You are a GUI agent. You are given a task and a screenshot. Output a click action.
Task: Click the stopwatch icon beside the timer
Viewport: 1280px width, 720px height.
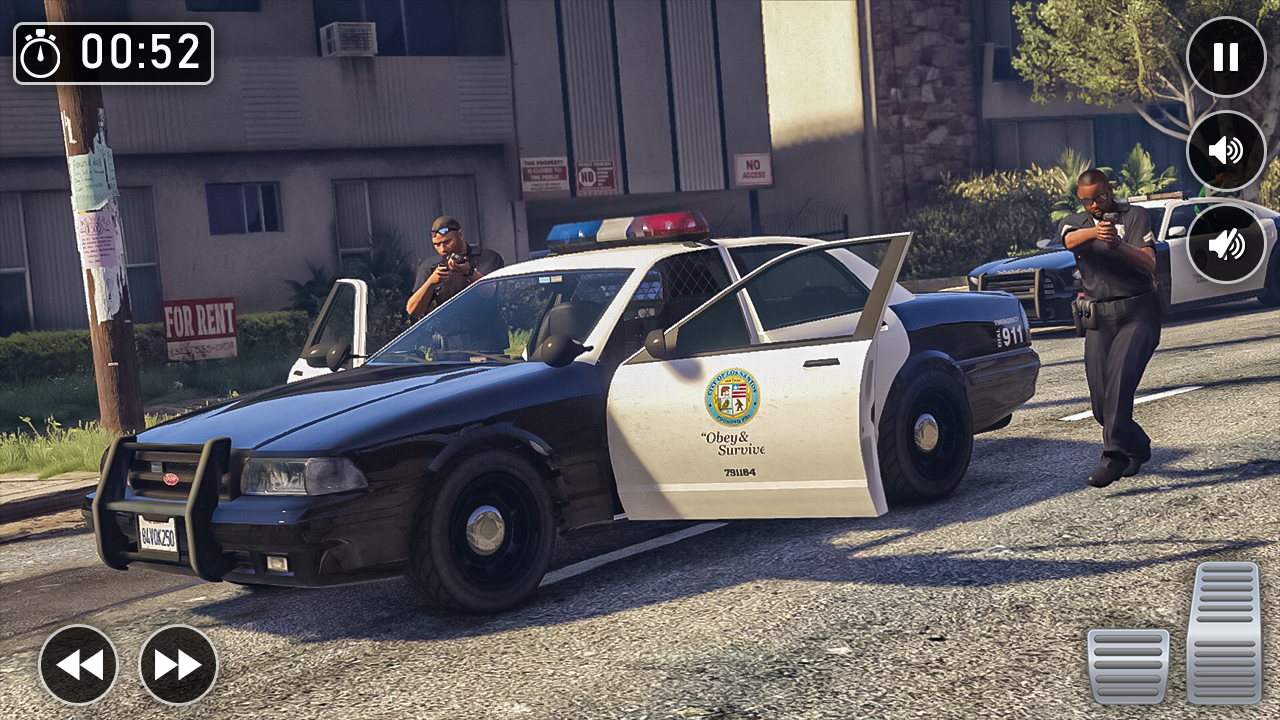point(42,52)
